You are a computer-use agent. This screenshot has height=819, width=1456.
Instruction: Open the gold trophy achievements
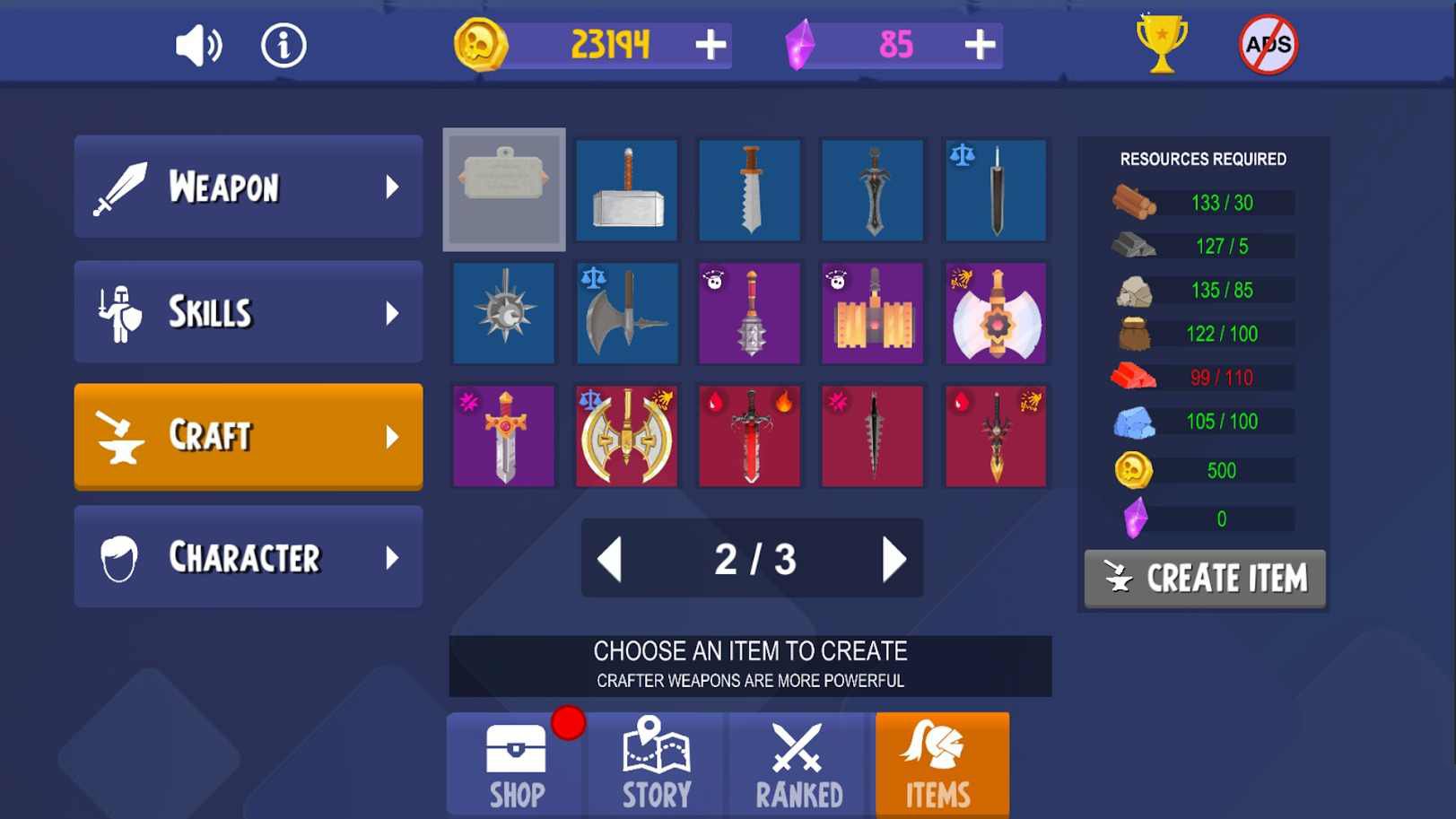click(1161, 43)
